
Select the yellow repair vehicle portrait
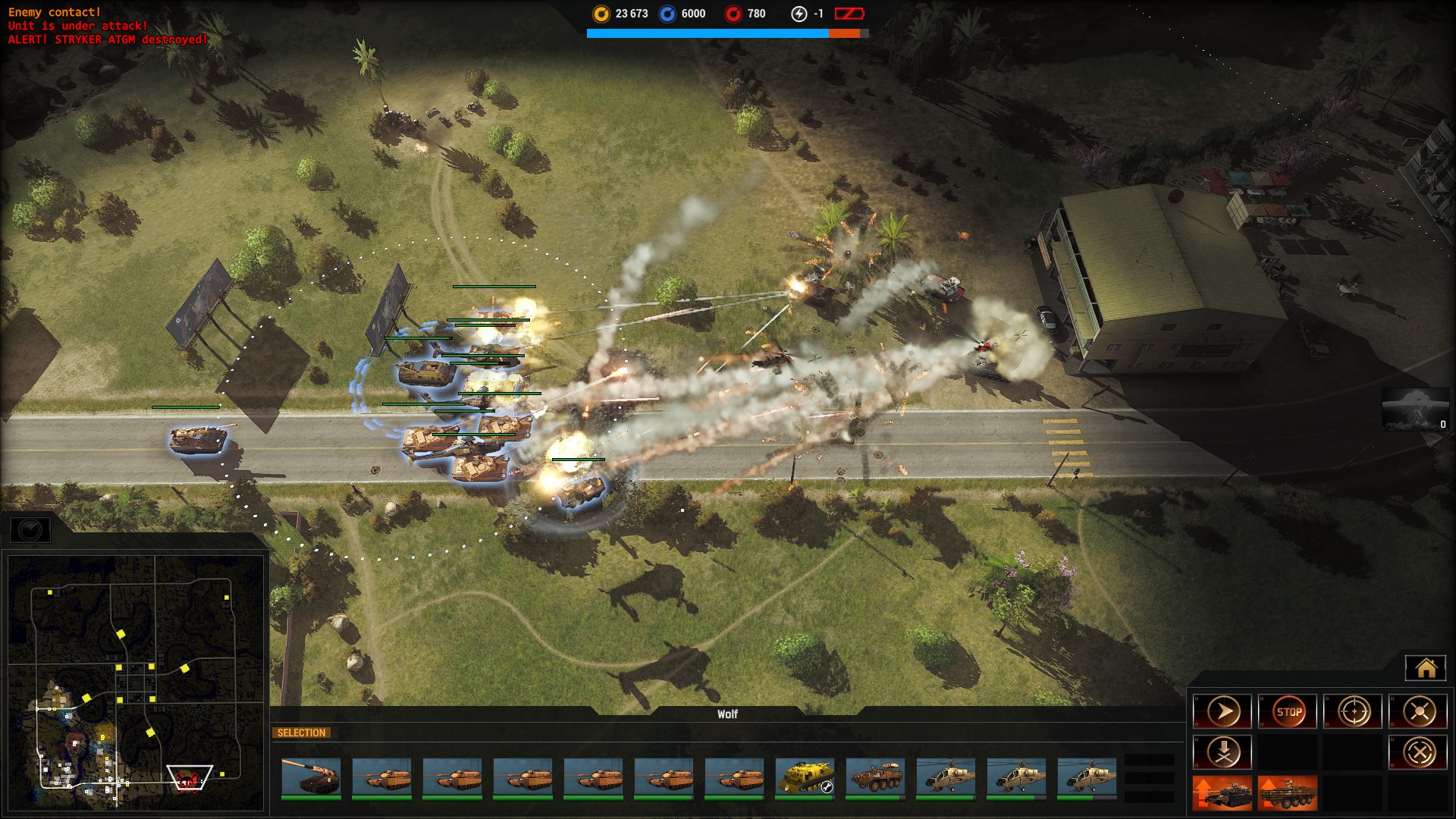[x=805, y=778]
